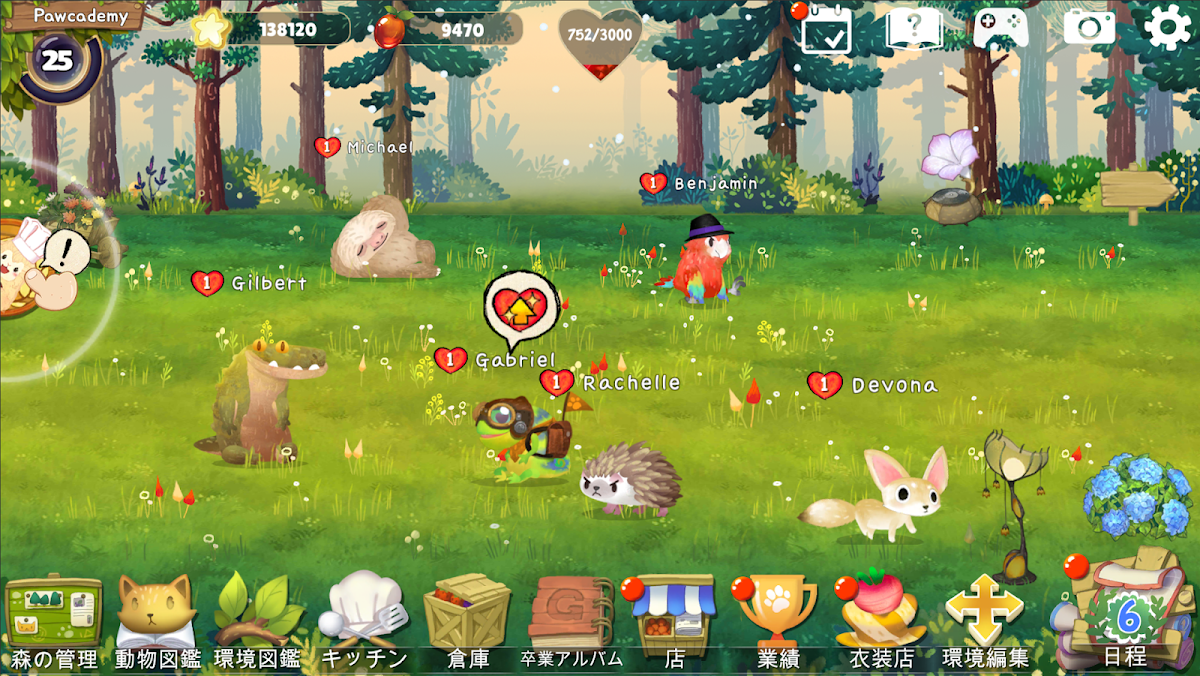
Task: Tap the camera screenshot icon
Action: [x=1089, y=27]
